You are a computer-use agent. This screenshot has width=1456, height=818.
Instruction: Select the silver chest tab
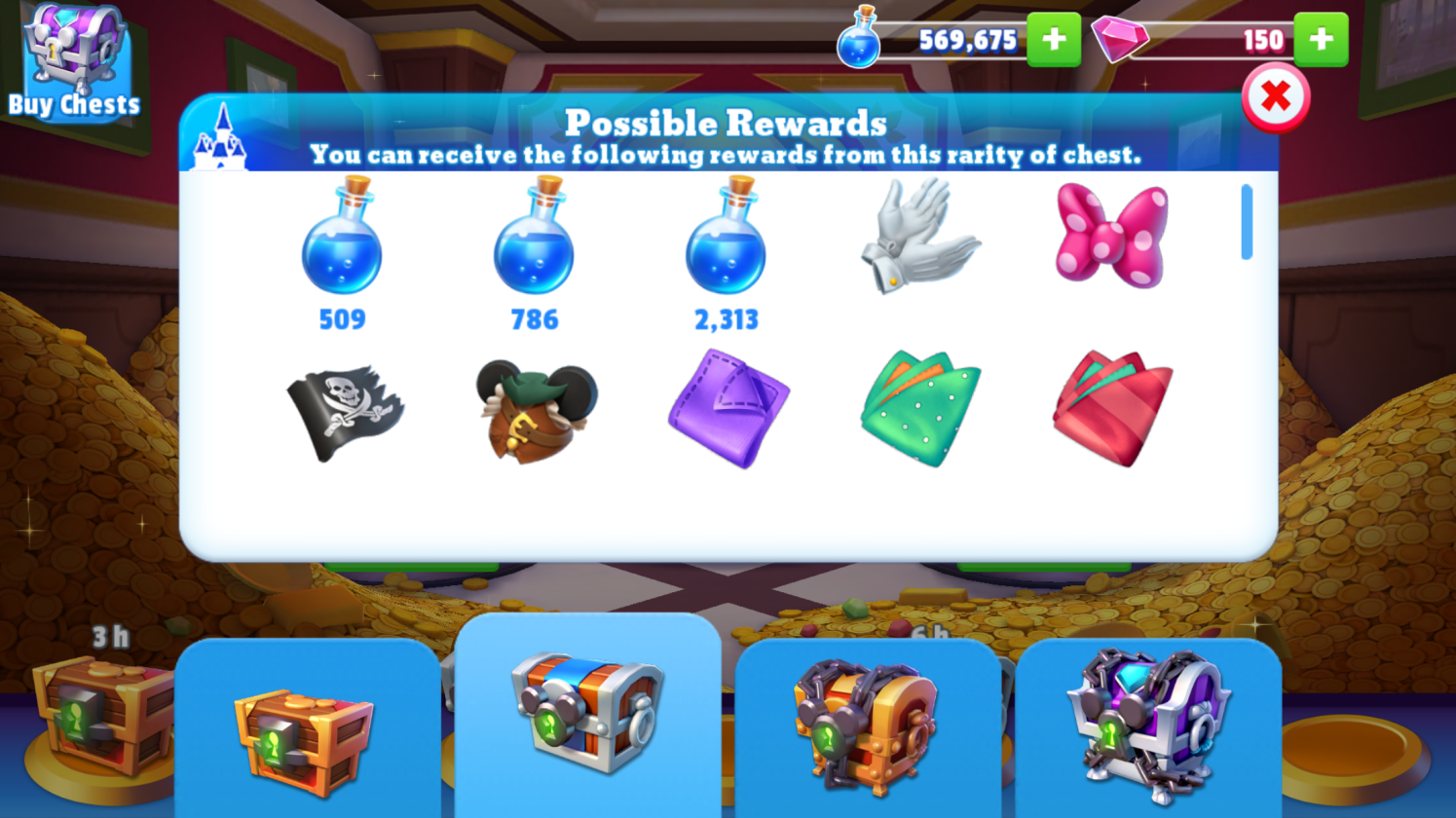click(587, 716)
